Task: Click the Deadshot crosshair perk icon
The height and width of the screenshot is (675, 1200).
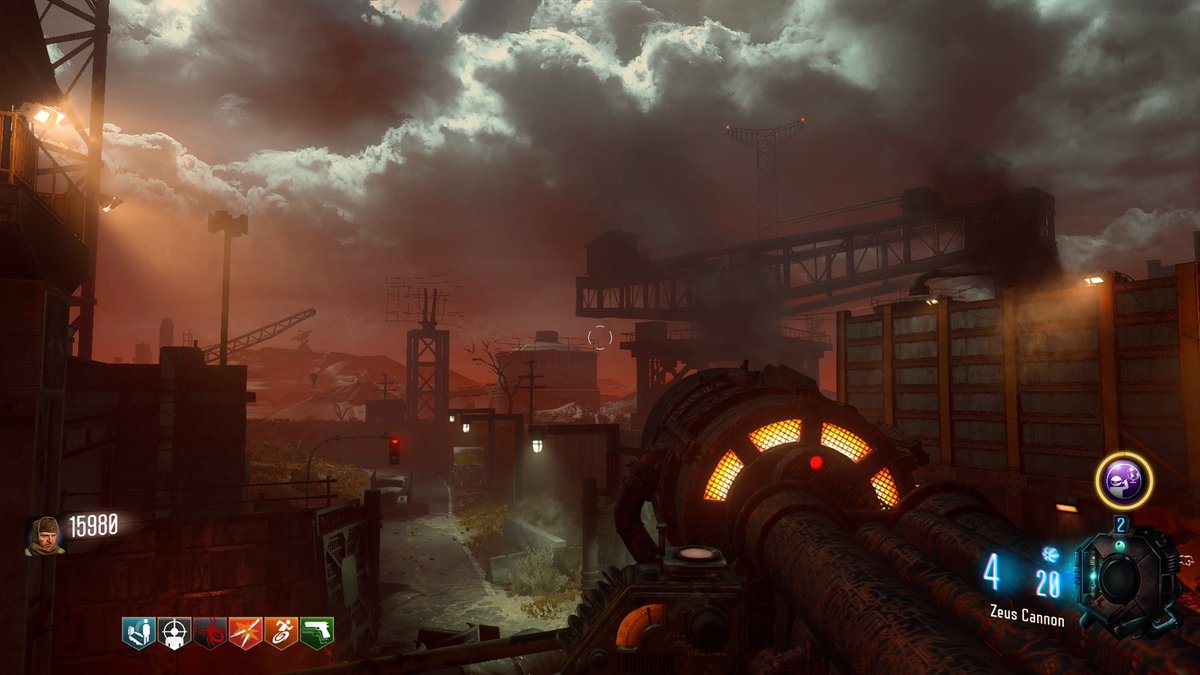Action: tap(174, 632)
